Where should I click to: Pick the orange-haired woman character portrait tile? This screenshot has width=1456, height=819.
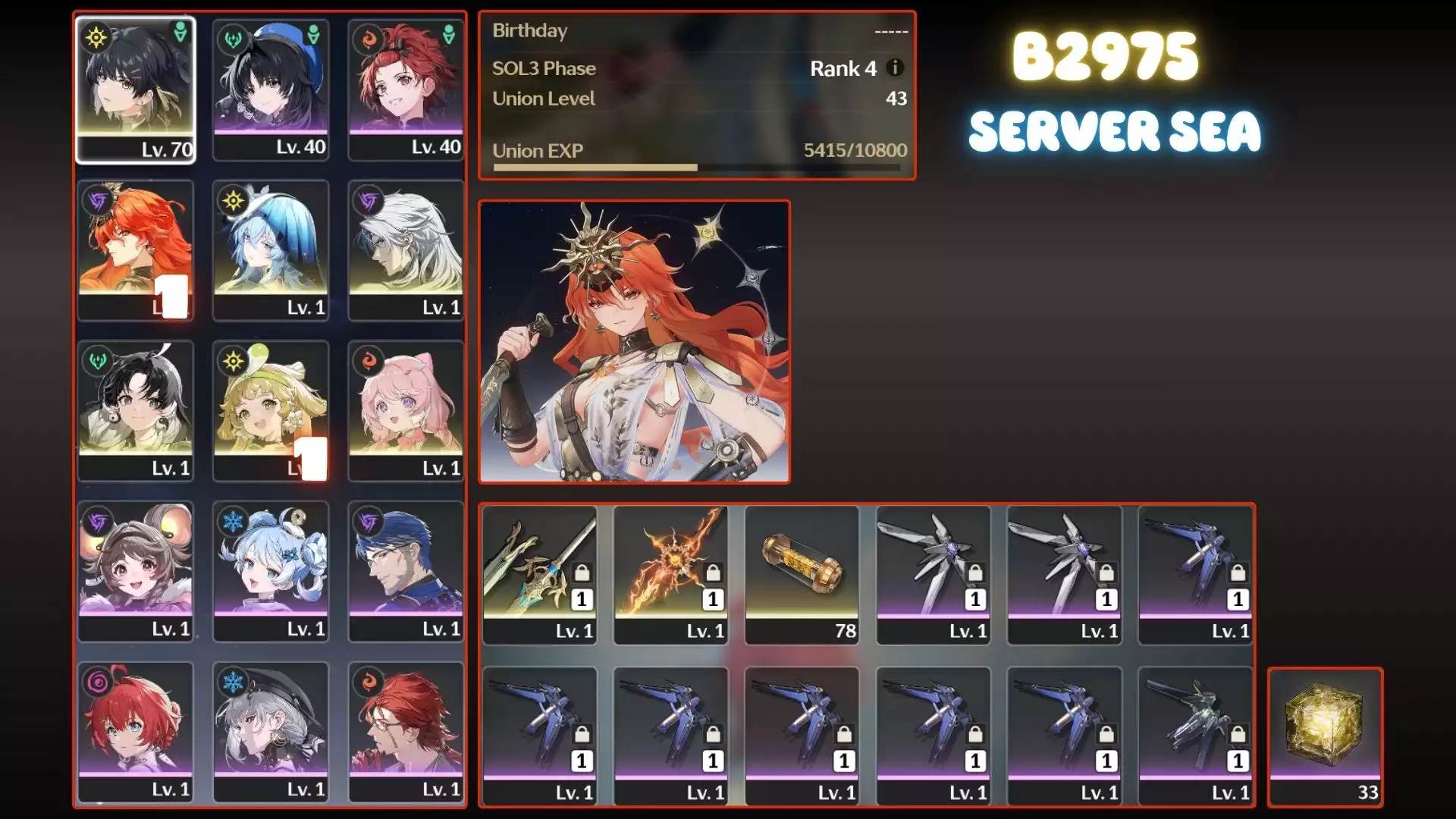pos(136,250)
